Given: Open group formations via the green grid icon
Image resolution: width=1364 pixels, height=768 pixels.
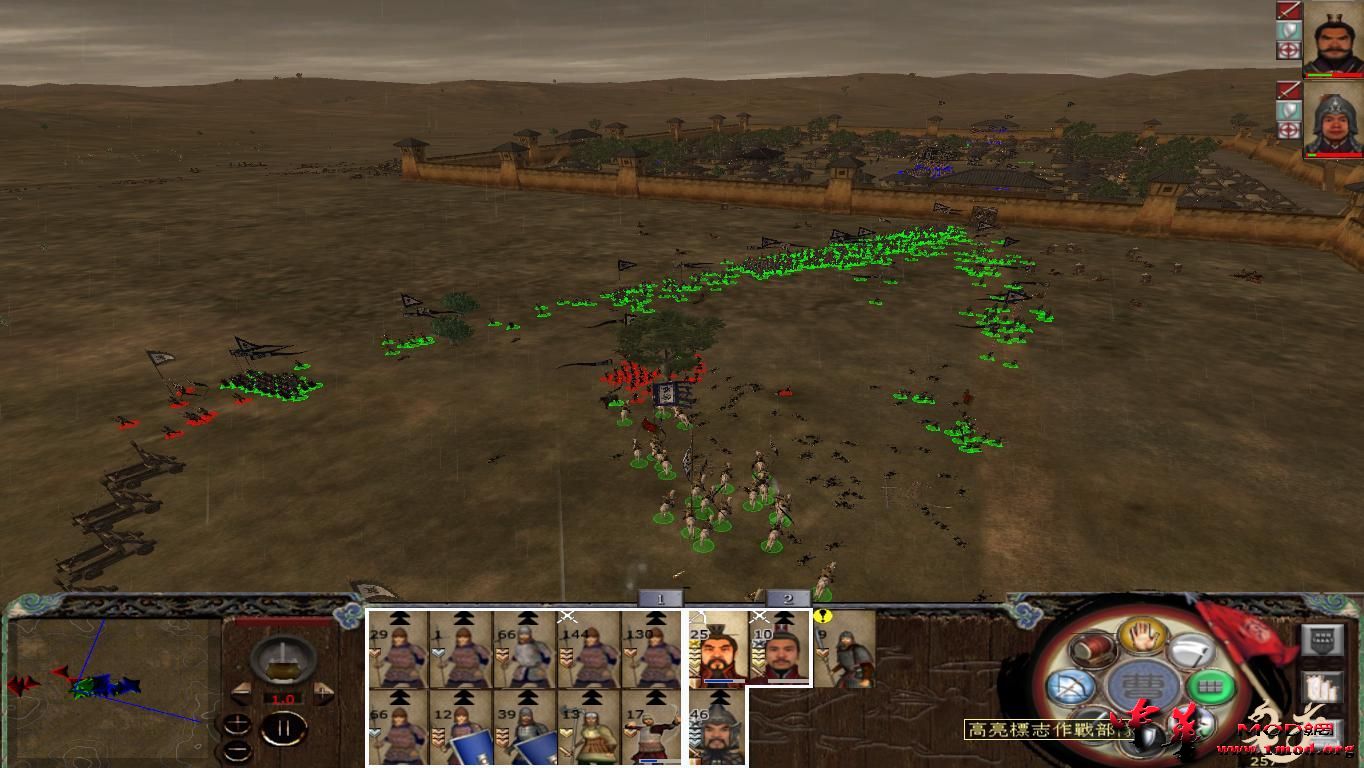Looking at the screenshot, I should (1209, 686).
